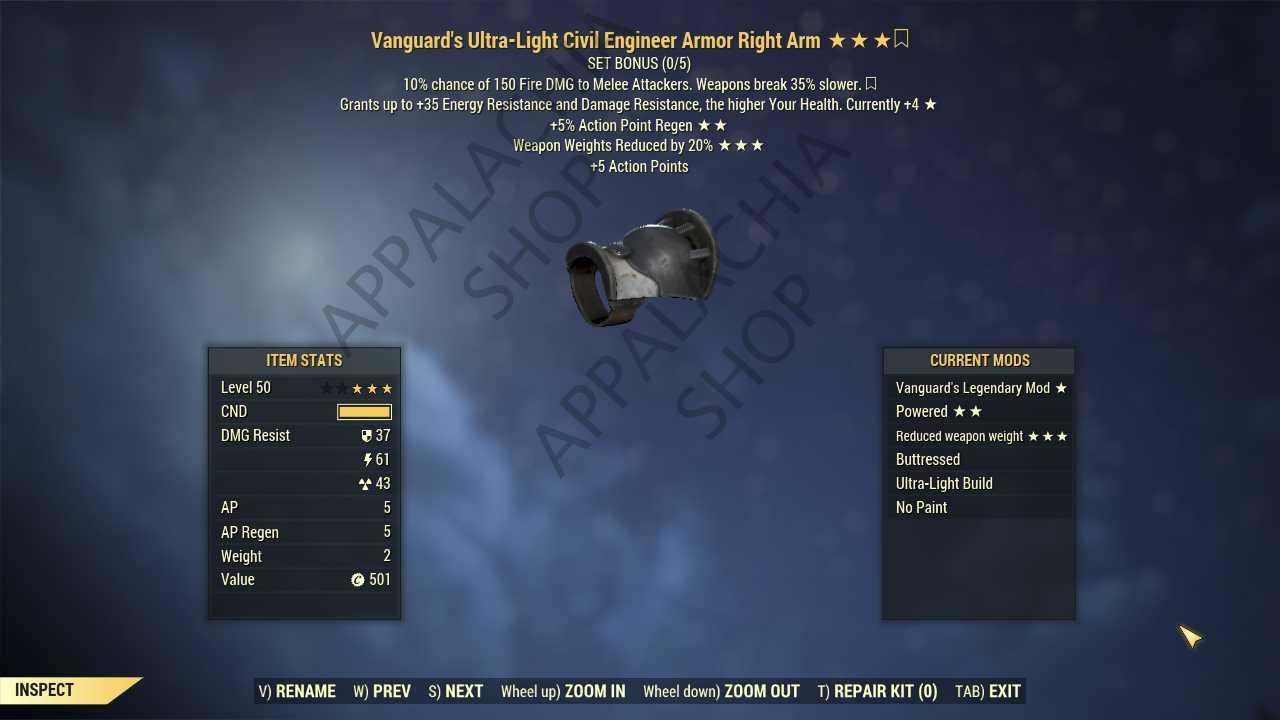Go to the PREV item
Viewport: 1280px width, 720px height.
point(382,691)
